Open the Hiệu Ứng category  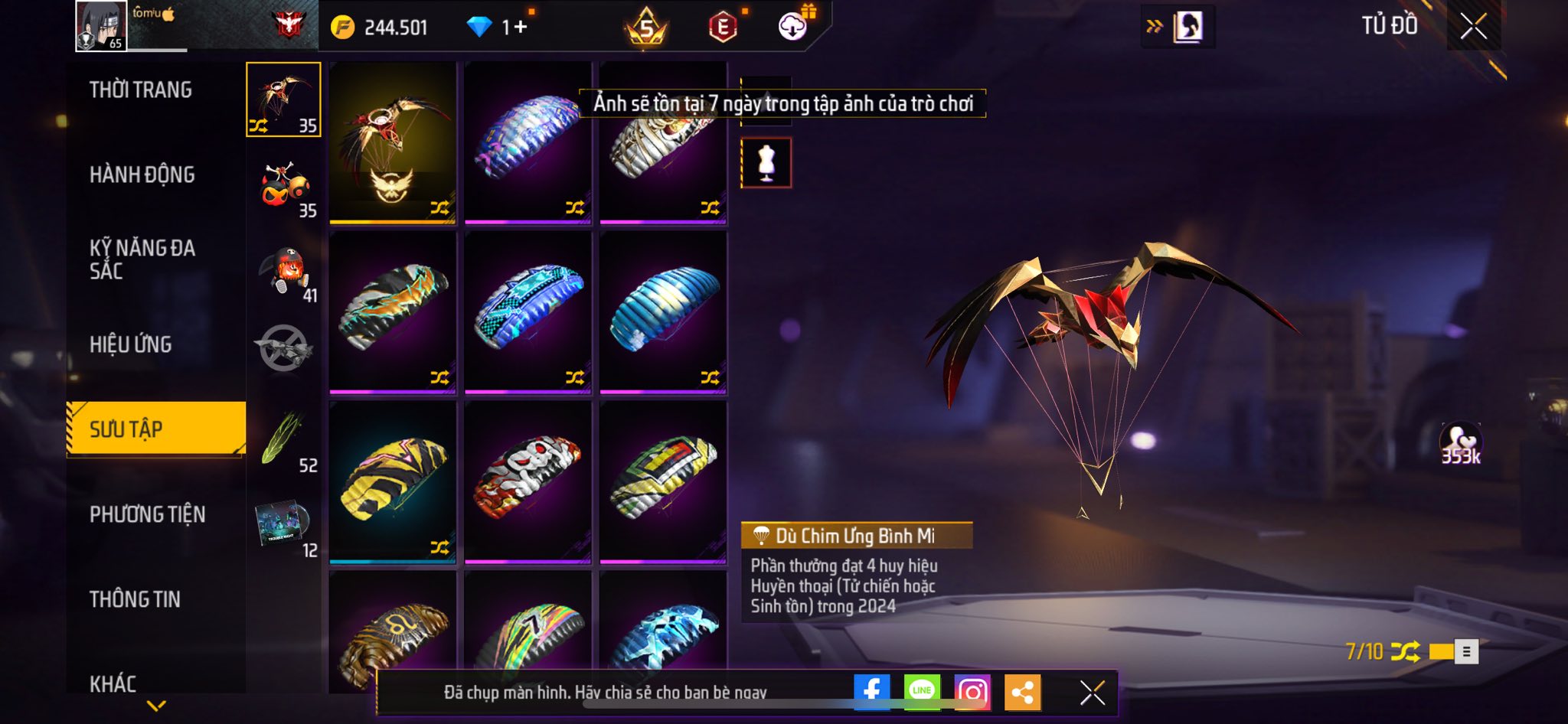pos(131,344)
